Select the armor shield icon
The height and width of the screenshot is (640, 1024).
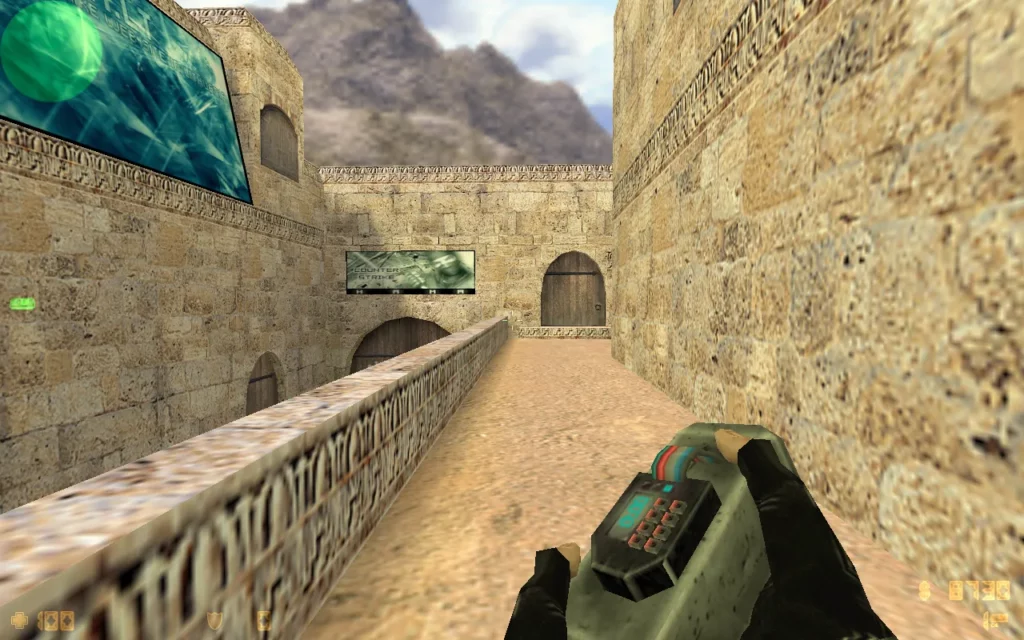click(x=214, y=620)
